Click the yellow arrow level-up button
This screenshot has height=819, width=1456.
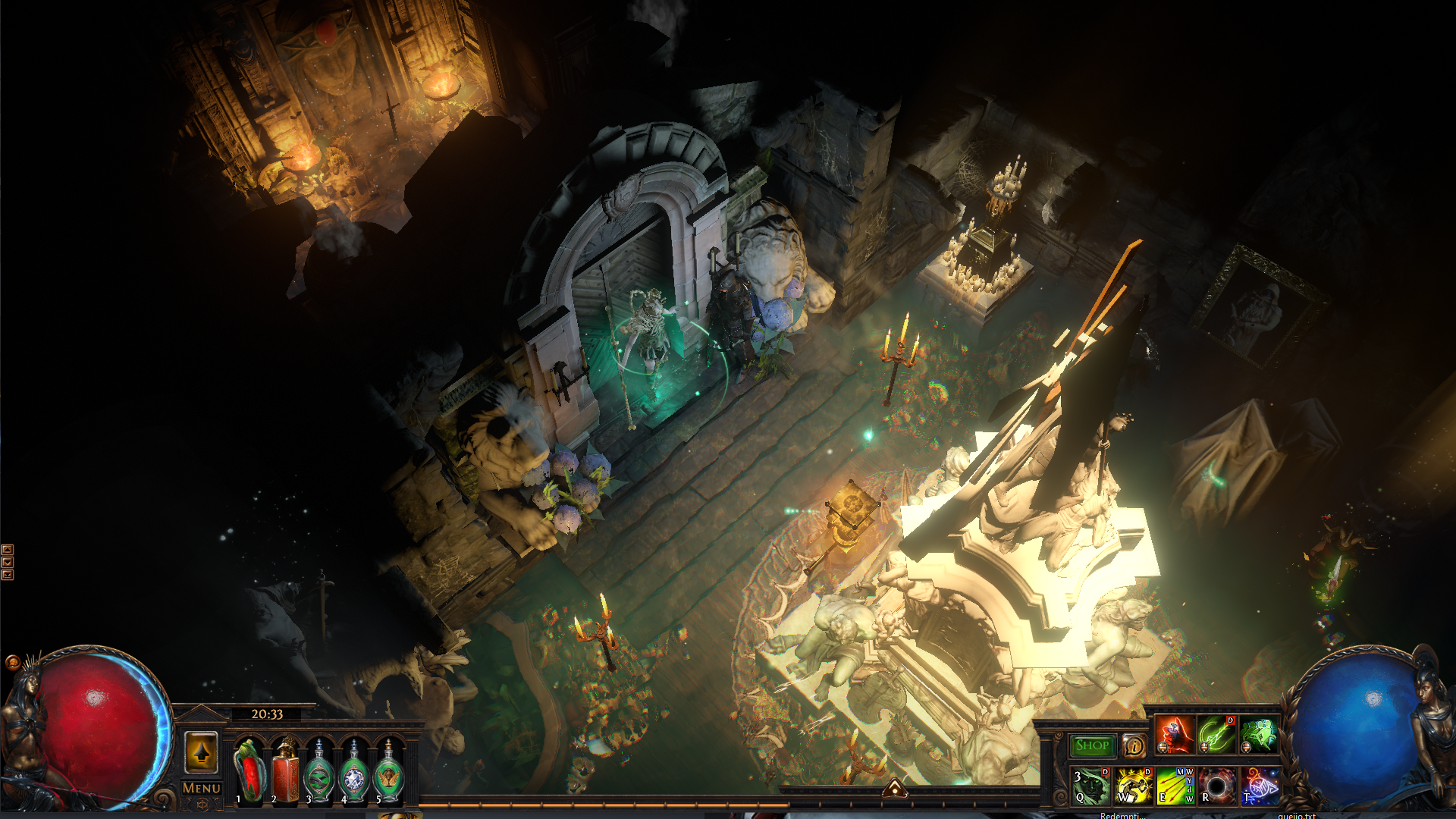201,752
